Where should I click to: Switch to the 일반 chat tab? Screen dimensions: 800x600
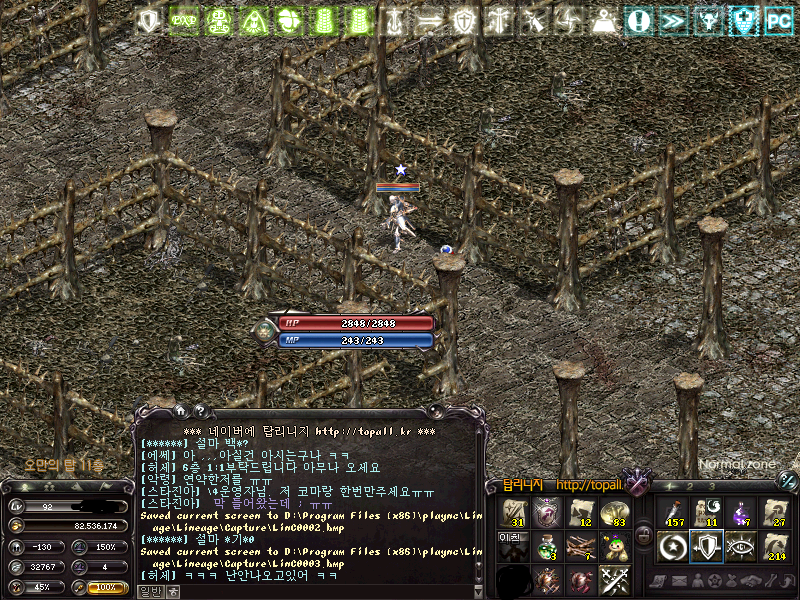point(150,591)
